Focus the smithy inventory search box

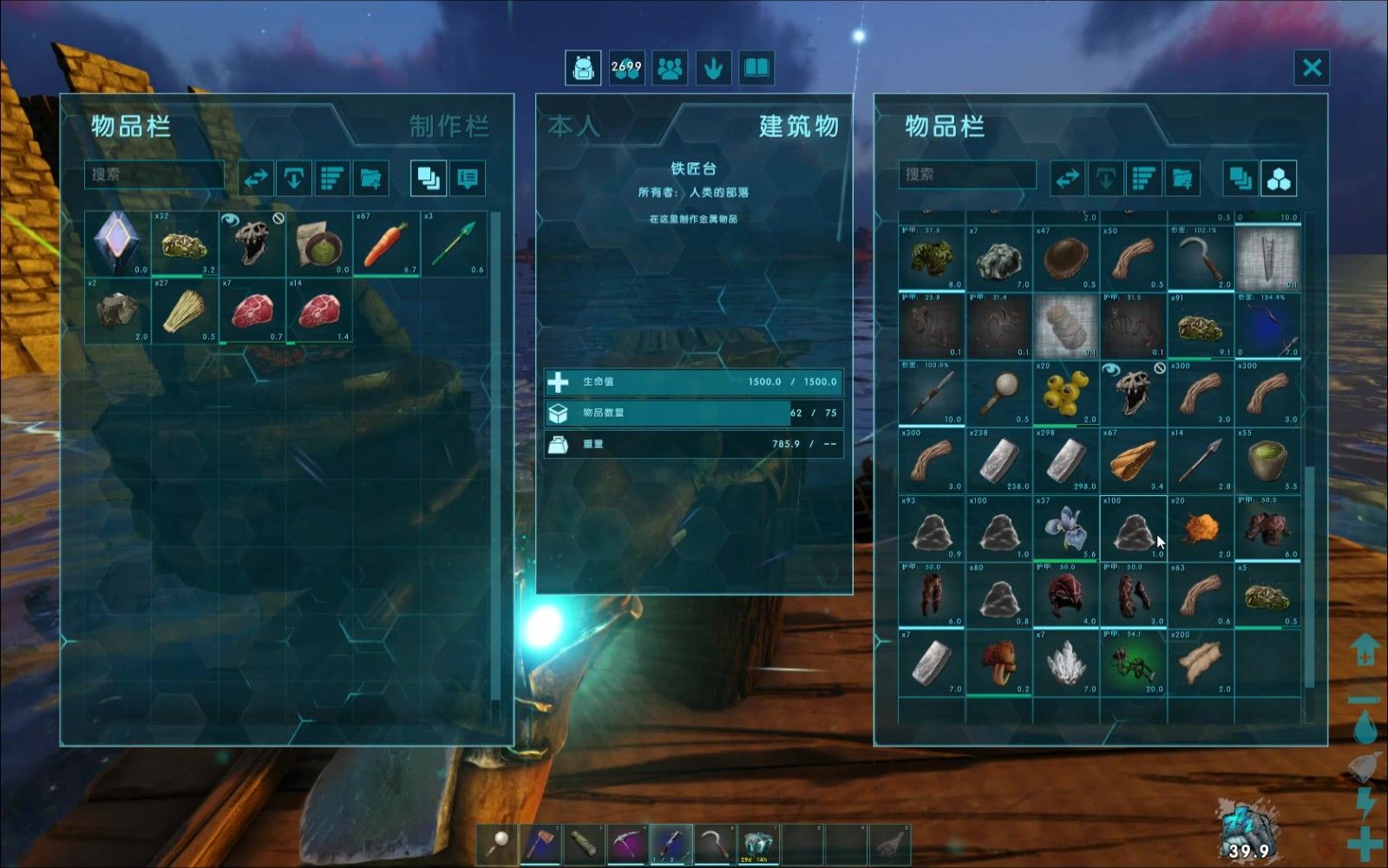coord(966,174)
